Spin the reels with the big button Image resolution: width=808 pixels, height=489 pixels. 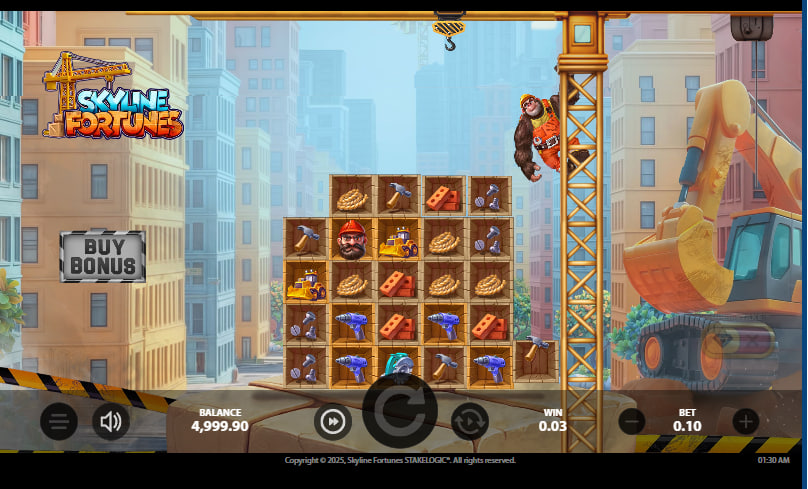[x=400, y=411]
